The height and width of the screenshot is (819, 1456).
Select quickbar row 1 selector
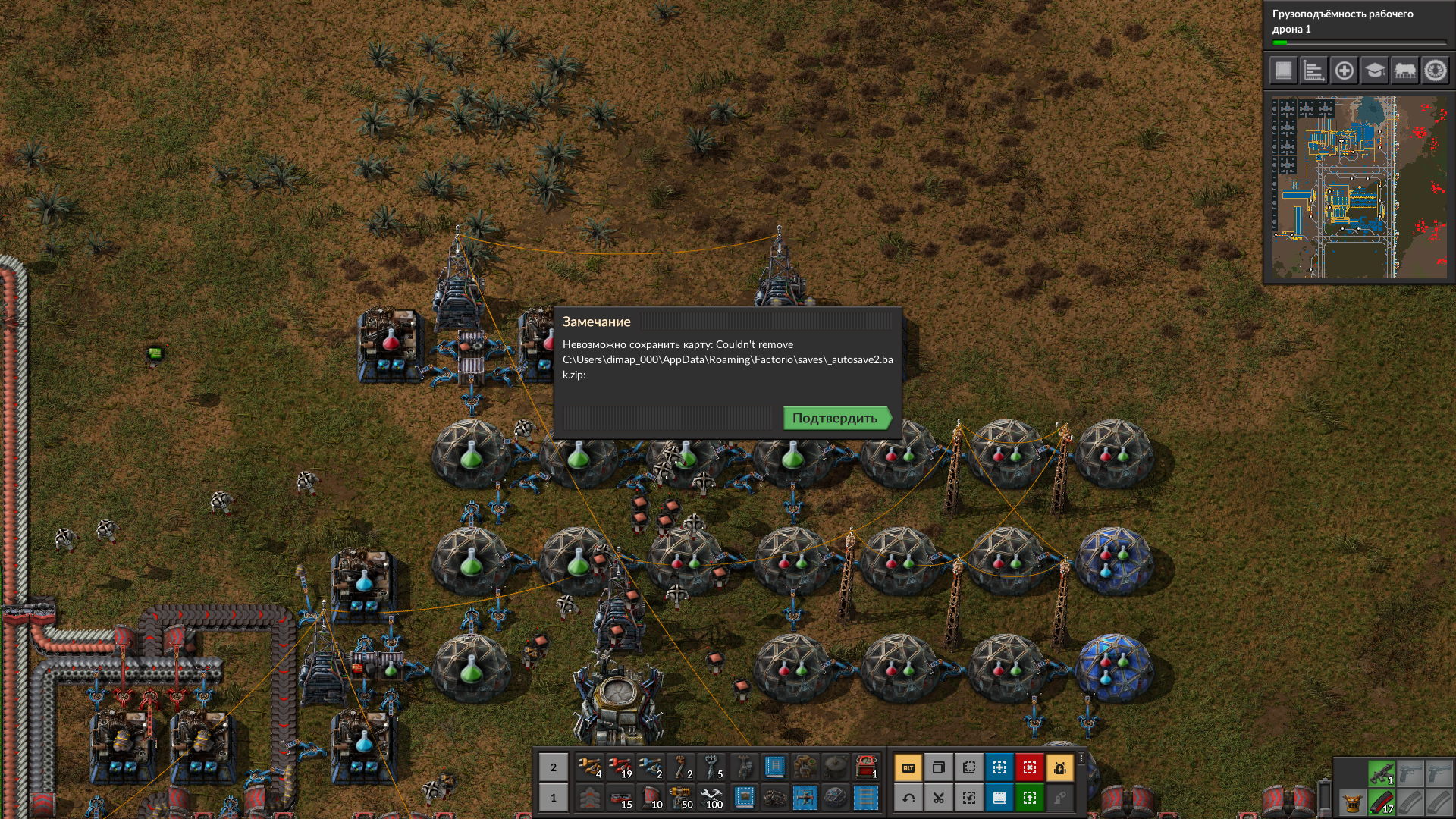pyautogui.click(x=553, y=798)
